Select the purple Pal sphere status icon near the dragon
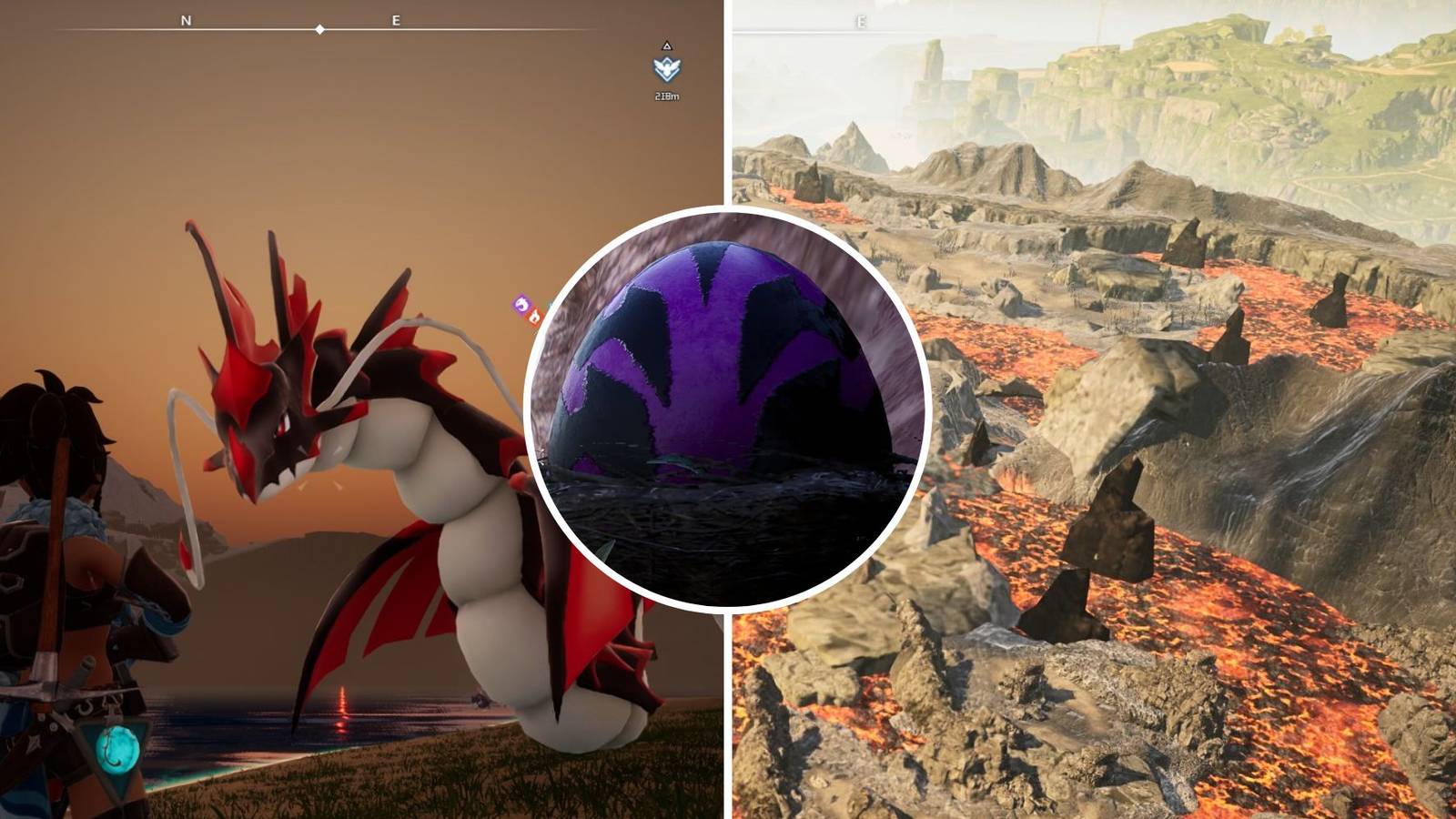Screen dimensions: 1456x819 pos(521,305)
